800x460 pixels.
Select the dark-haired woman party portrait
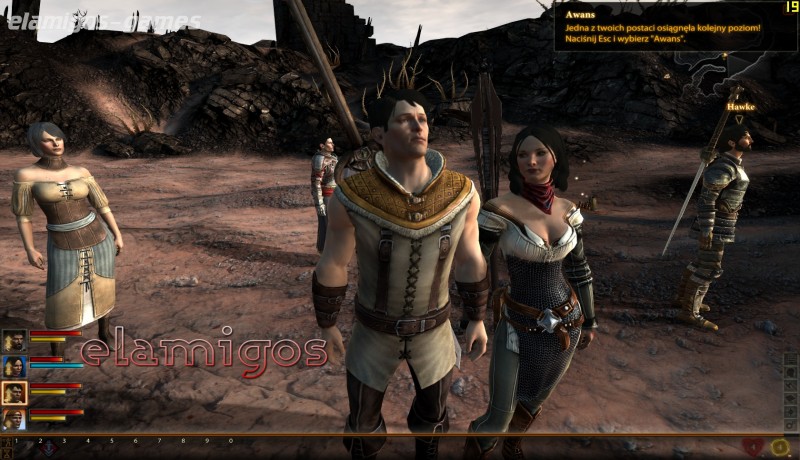[14, 367]
